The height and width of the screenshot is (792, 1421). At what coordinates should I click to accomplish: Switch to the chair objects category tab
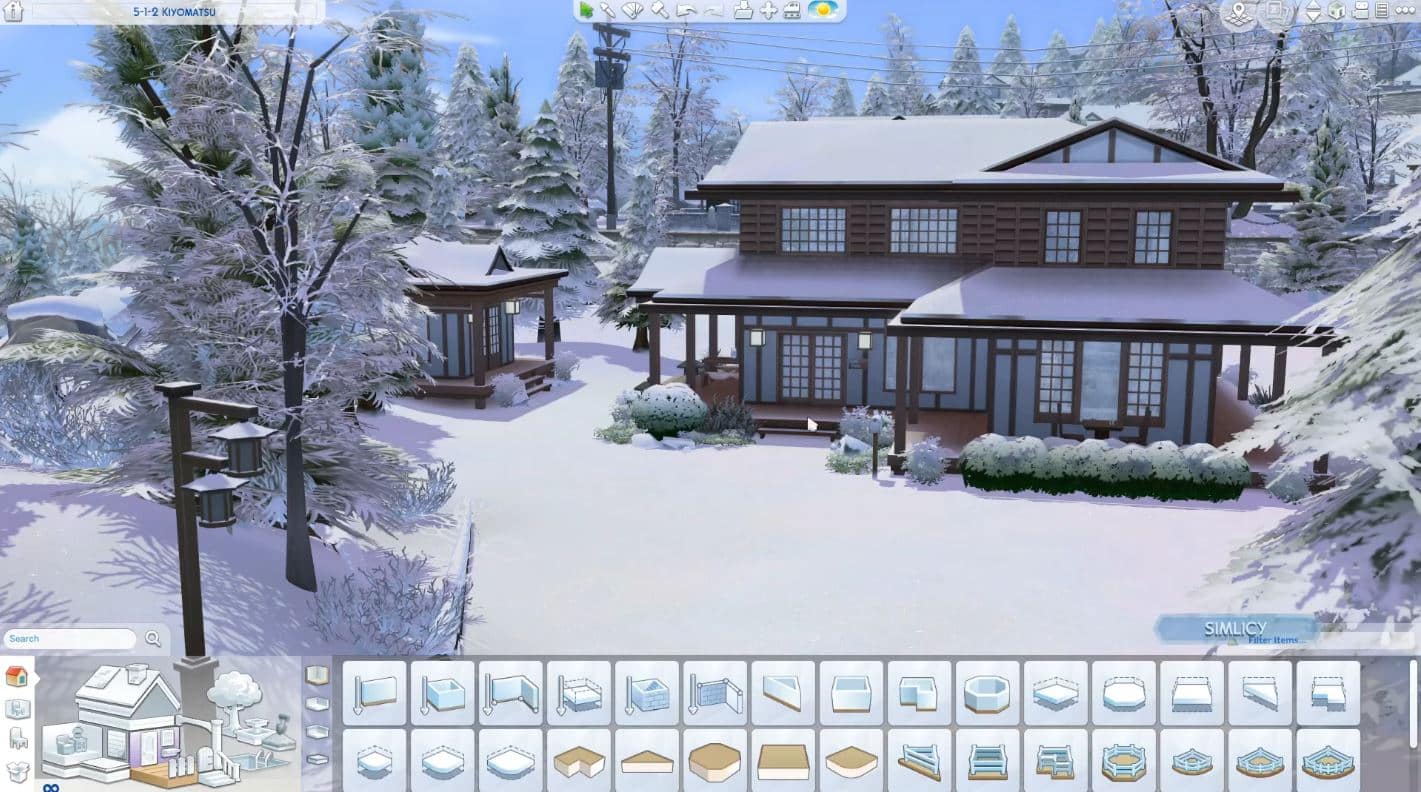(x=17, y=739)
